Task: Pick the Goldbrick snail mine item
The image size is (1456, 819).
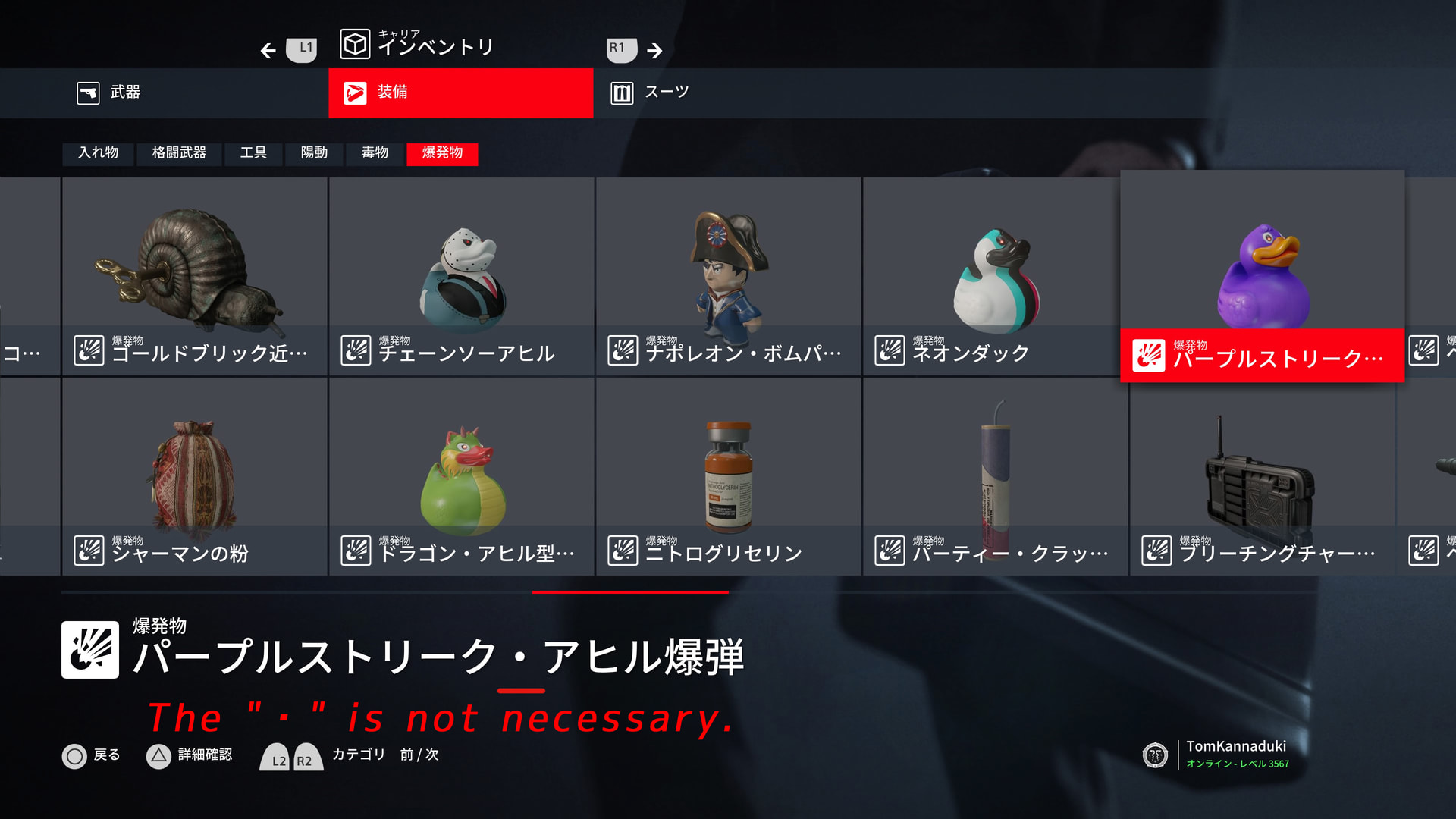Action: (x=195, y=277)
